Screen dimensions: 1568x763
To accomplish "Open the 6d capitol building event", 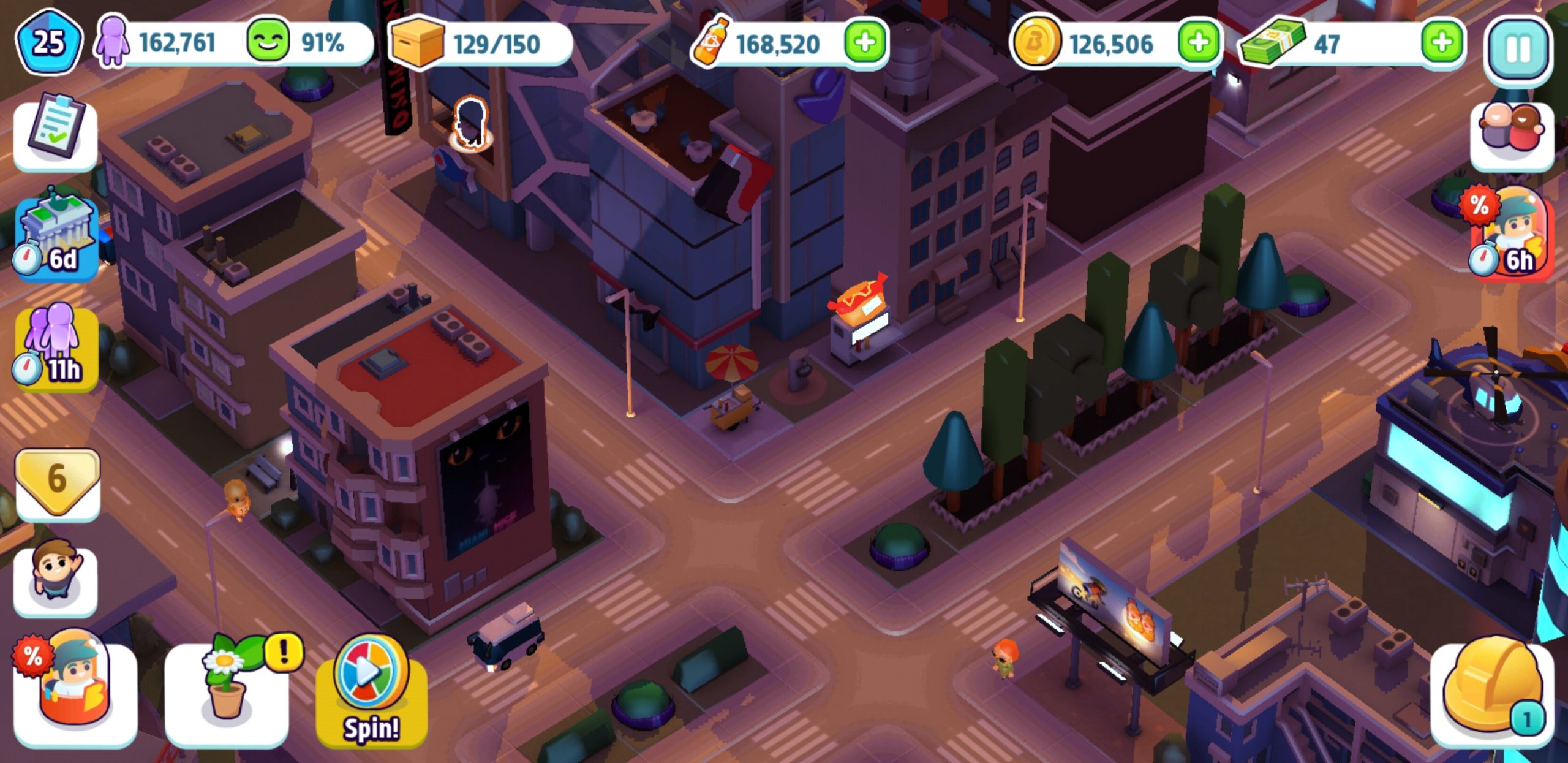I will [56, 238].
